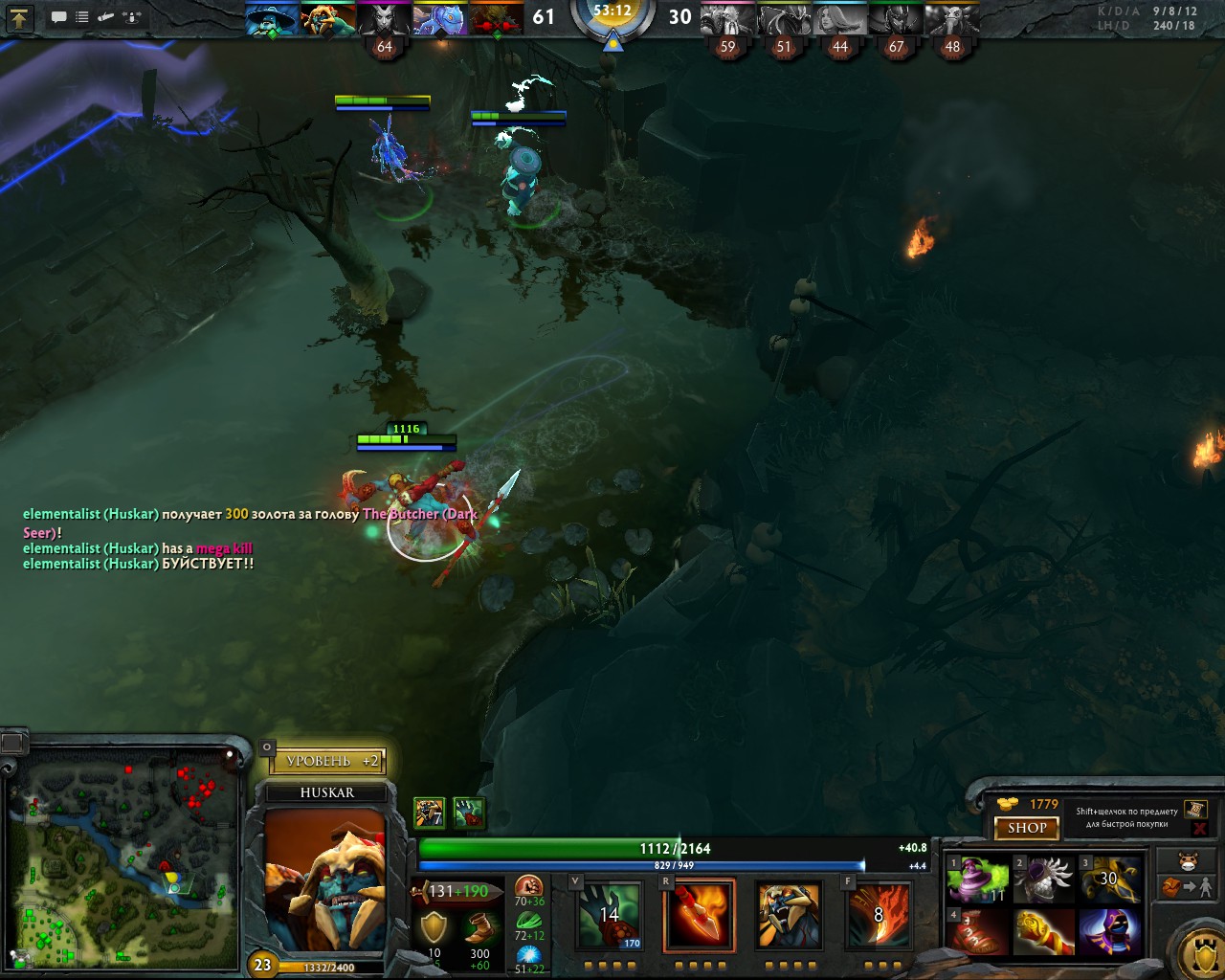
Task: Order the courier to deliver items
Action: click(x=1186, y=888)
